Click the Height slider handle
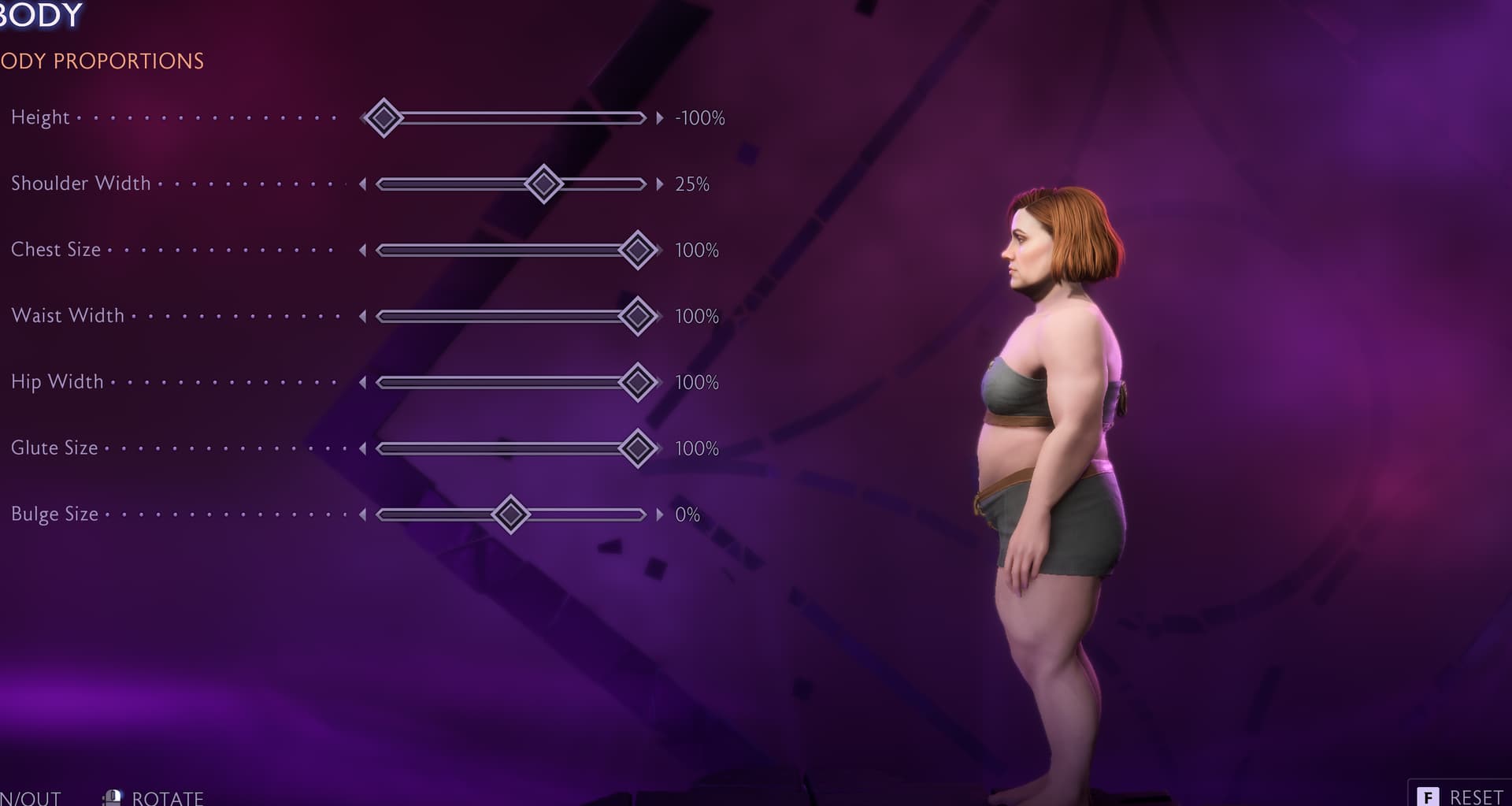 tap(384, 118)
